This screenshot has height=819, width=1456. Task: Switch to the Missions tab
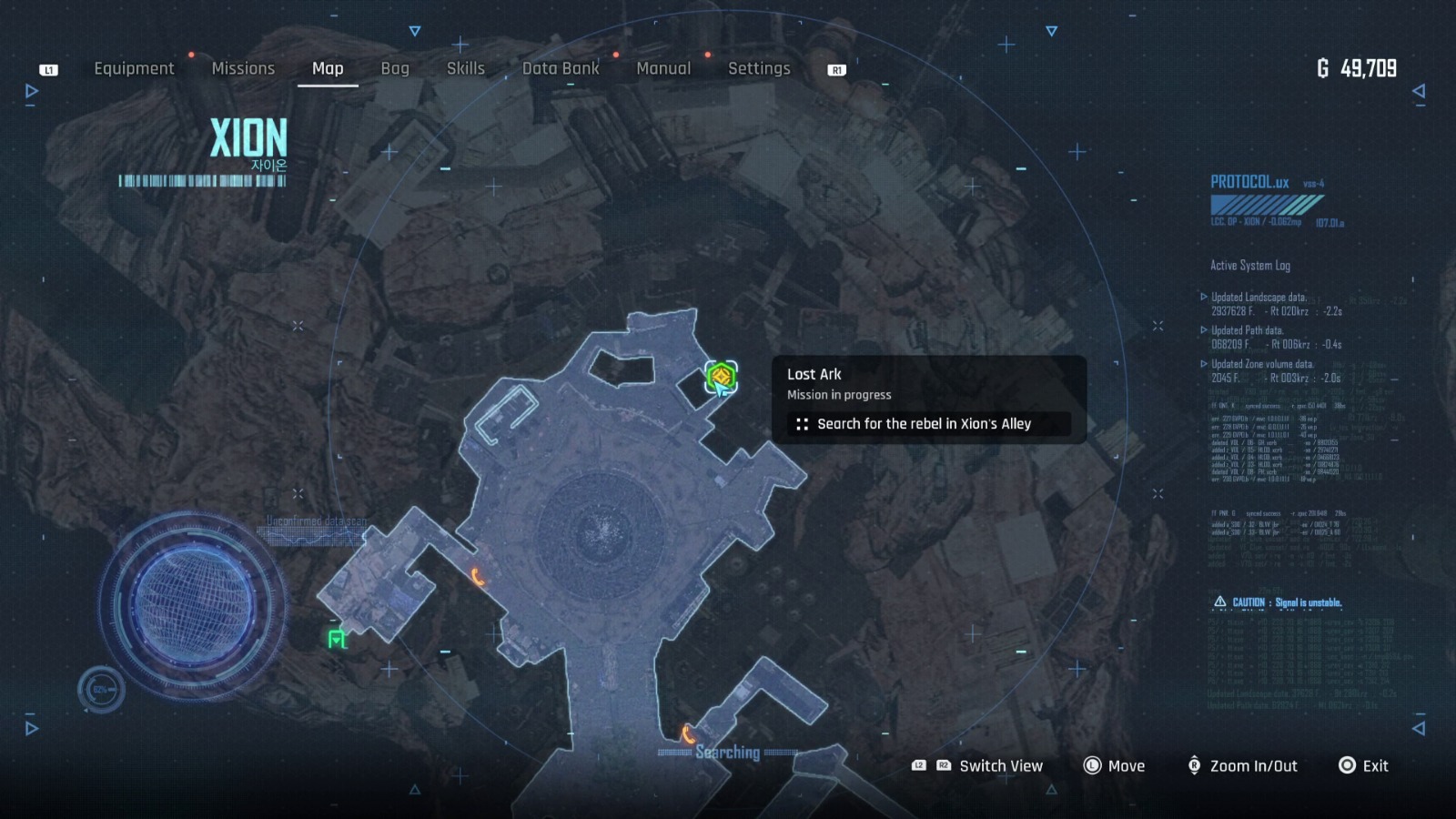243,68
